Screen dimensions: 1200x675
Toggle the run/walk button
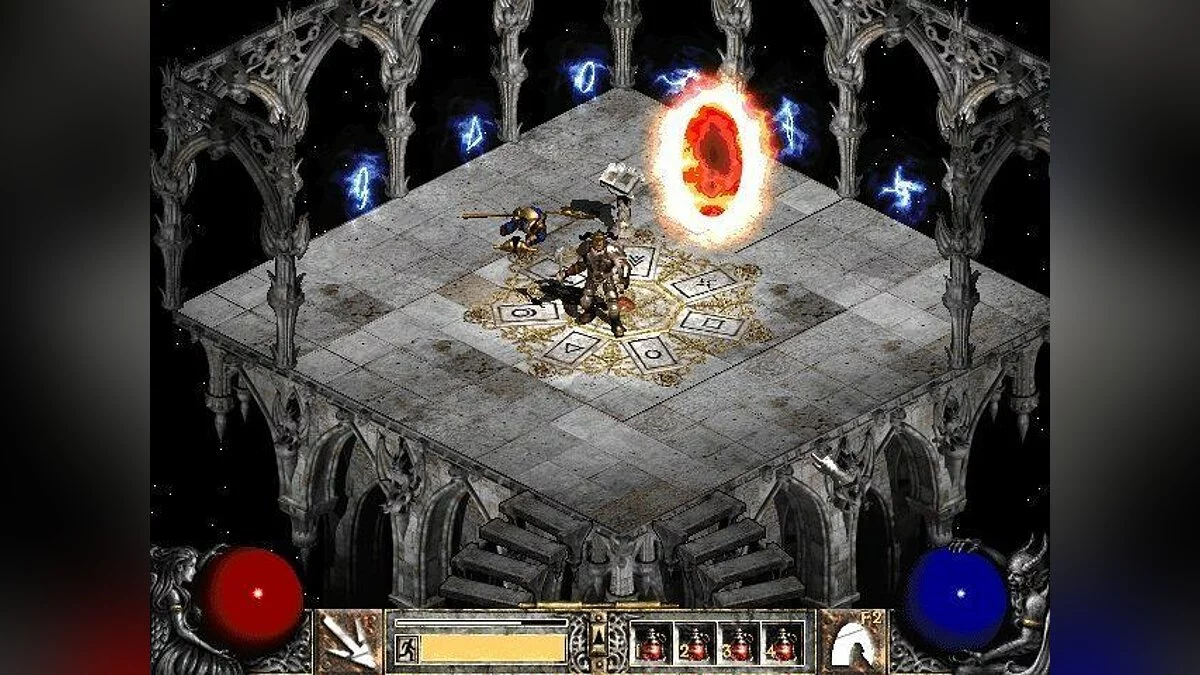pyautogui.click(x=406, y=648)
